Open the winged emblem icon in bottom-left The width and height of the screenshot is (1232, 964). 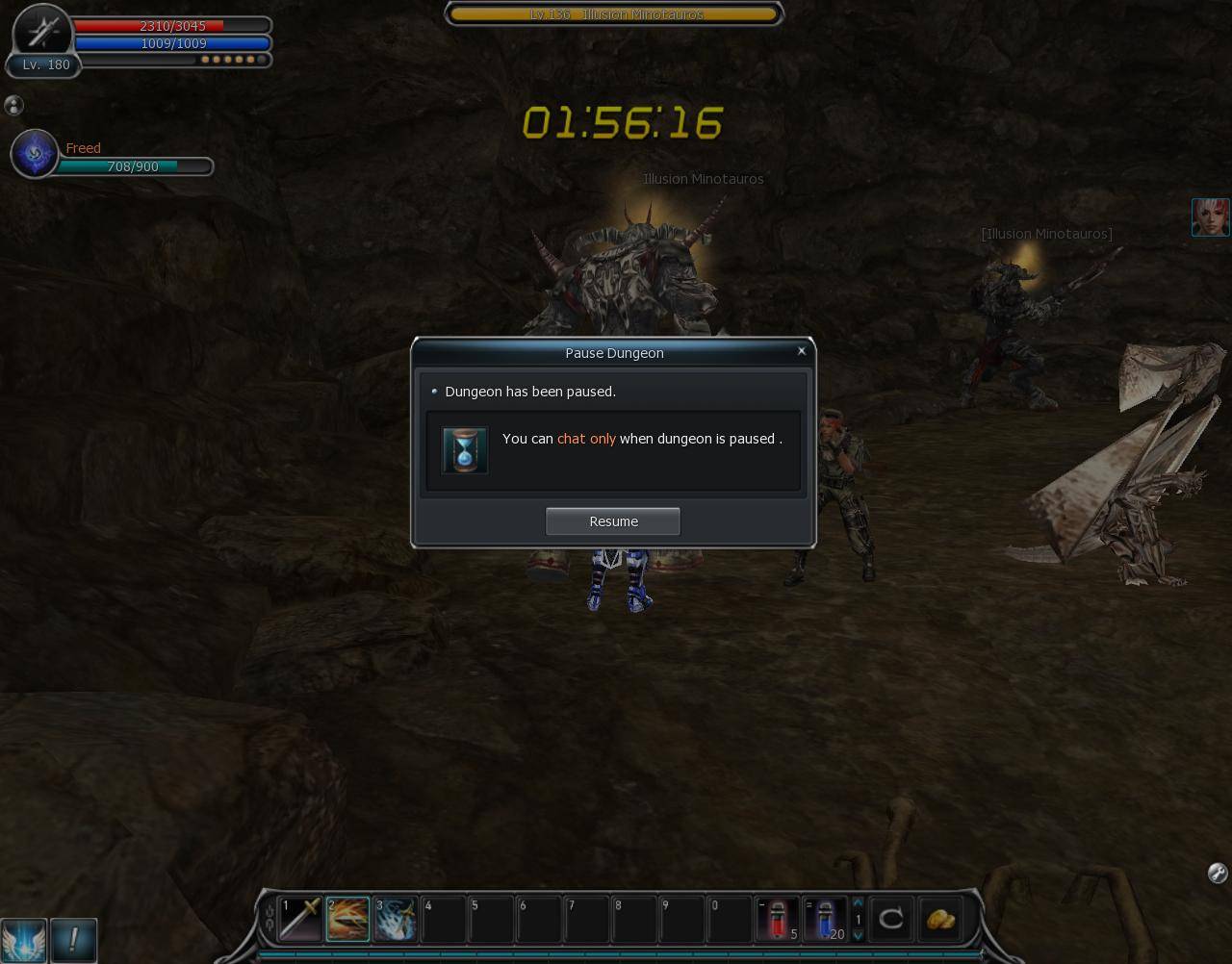(23, 940)
